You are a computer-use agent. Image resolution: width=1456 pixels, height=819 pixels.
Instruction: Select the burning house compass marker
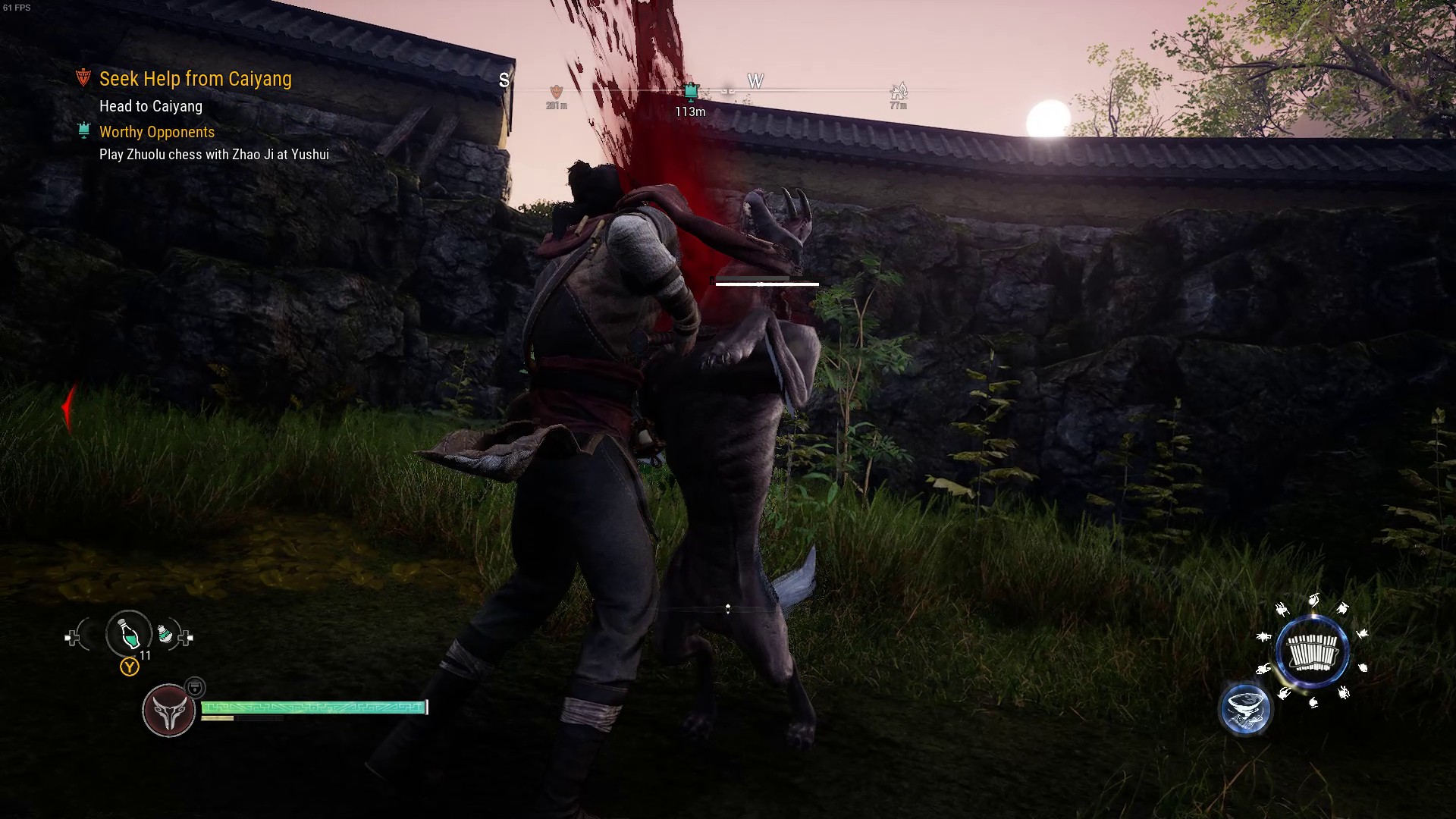tap(899, 93)
